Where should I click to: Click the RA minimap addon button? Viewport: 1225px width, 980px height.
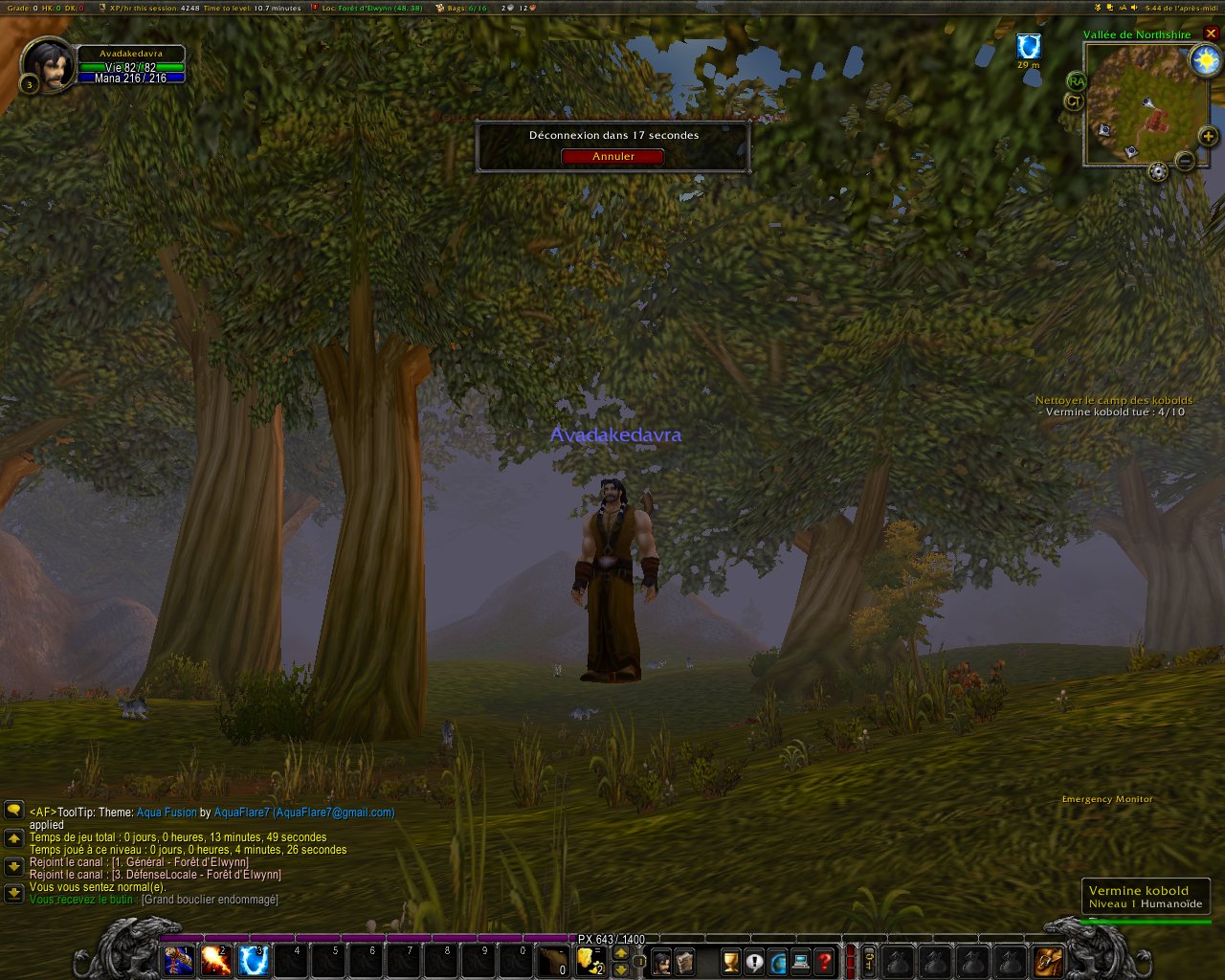1077,81
